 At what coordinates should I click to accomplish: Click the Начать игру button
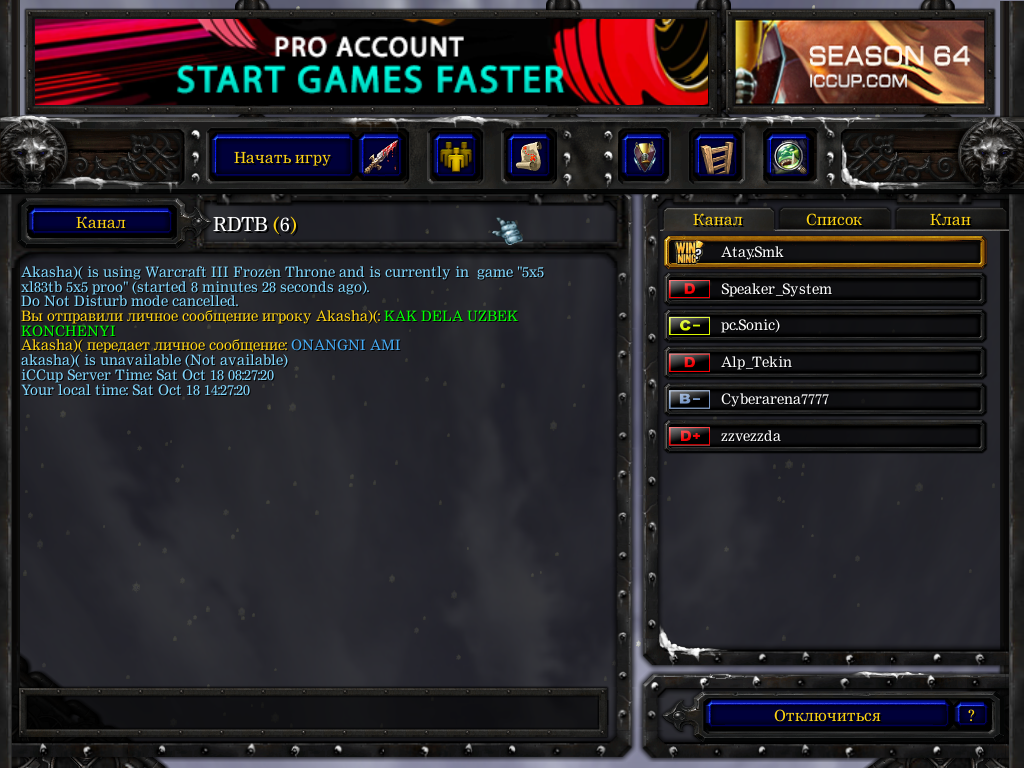coord(282,157)
